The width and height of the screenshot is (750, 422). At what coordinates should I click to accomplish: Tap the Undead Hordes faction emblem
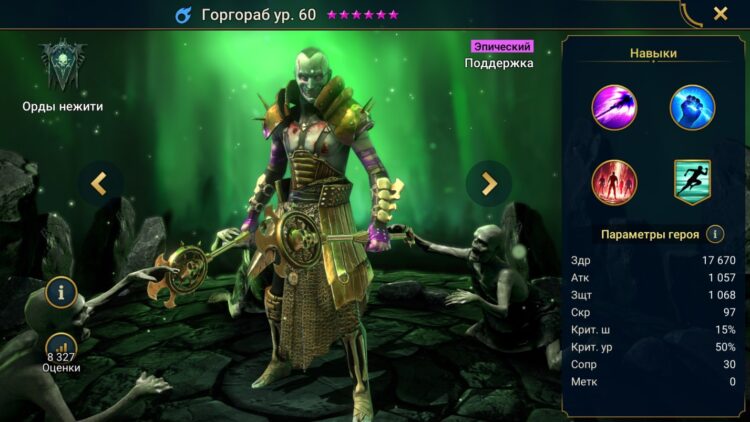pyautogui.click(x=62, y=67)
